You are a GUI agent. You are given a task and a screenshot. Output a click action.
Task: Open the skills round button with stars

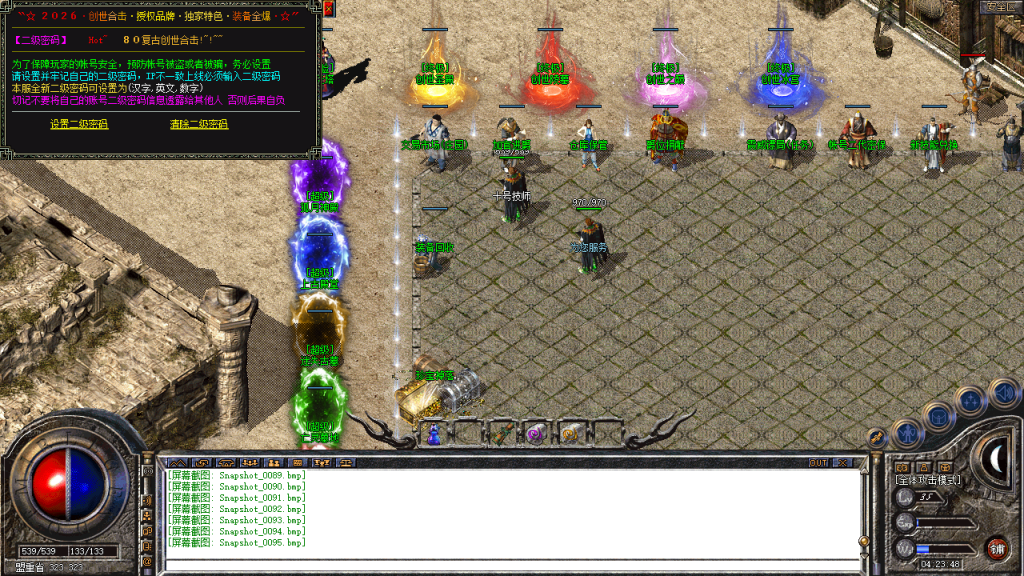point(969,401)
